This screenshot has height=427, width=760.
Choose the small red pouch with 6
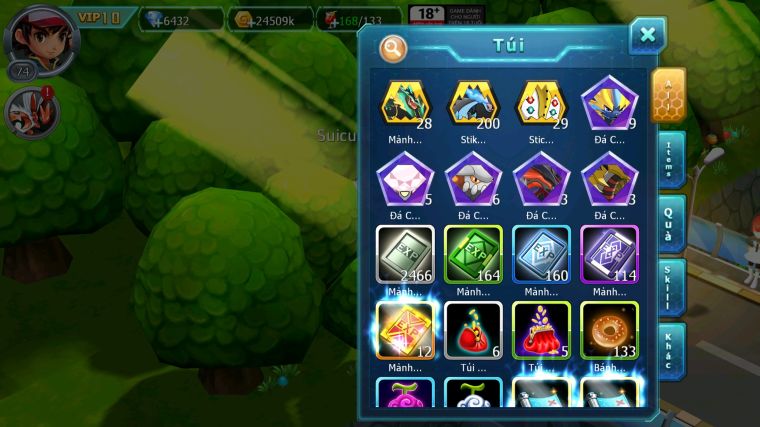point(473,330)
